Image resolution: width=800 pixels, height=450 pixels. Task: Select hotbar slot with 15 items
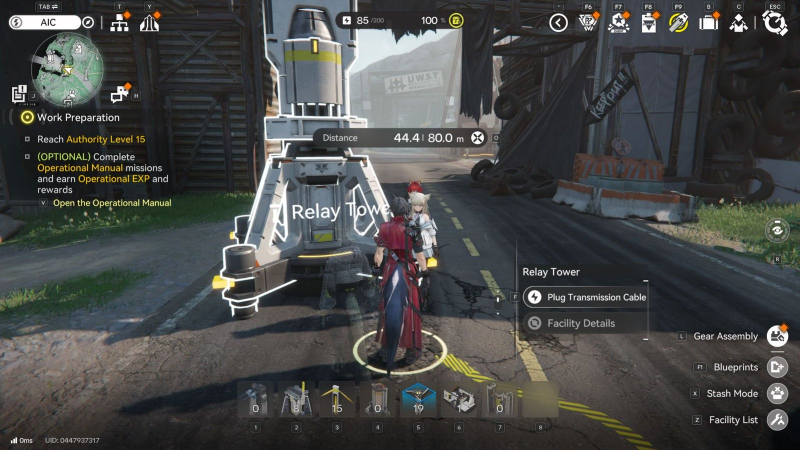point(336,401)
